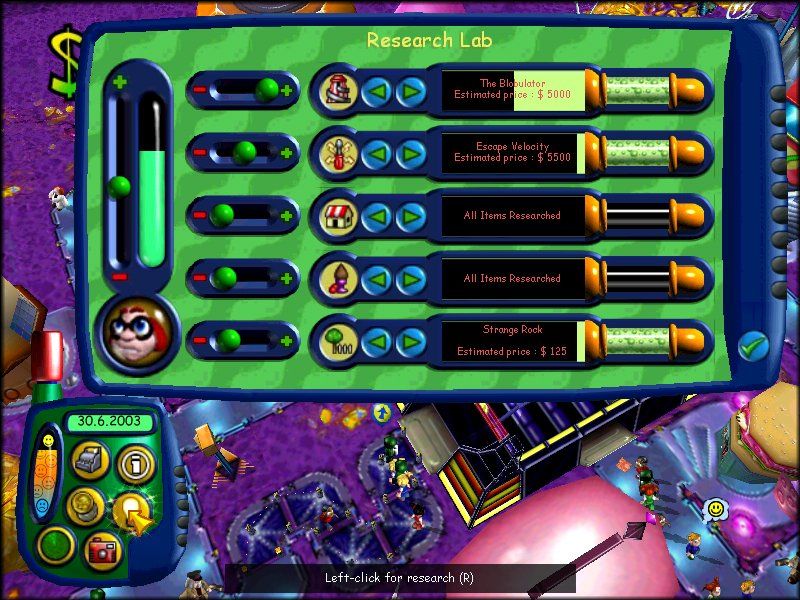Screen dimensions: 800x600
Task: Show next ride research after The Blobulator
Action: (x=410, y=91)
